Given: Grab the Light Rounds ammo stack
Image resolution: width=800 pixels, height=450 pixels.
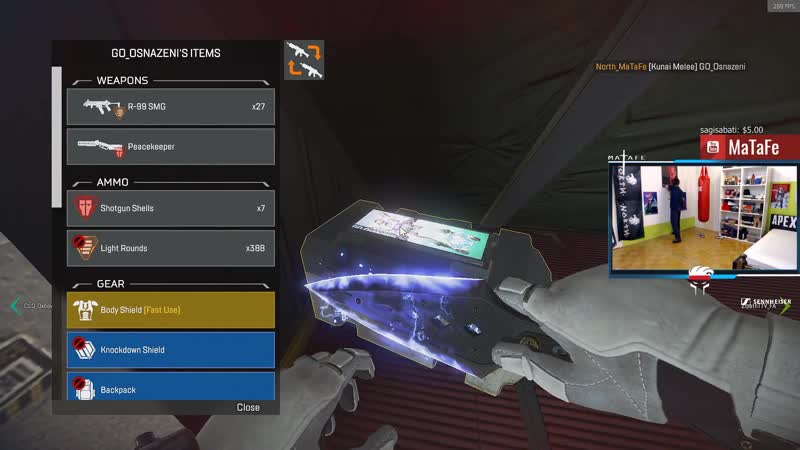Looking at the screenshot, I should coord(170,247).
